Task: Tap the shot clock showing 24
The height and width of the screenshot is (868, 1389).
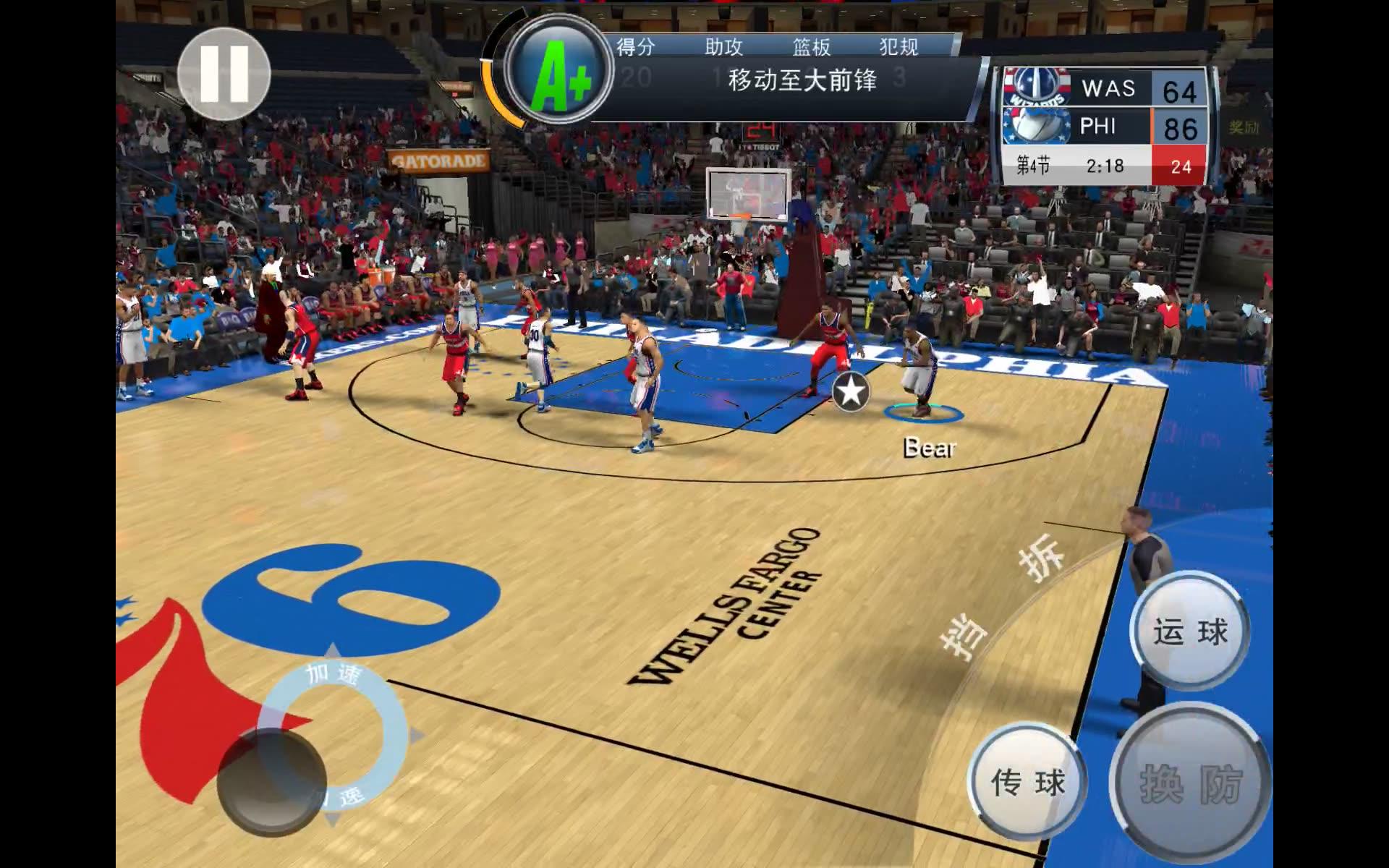Action: tap(1184, 165)
